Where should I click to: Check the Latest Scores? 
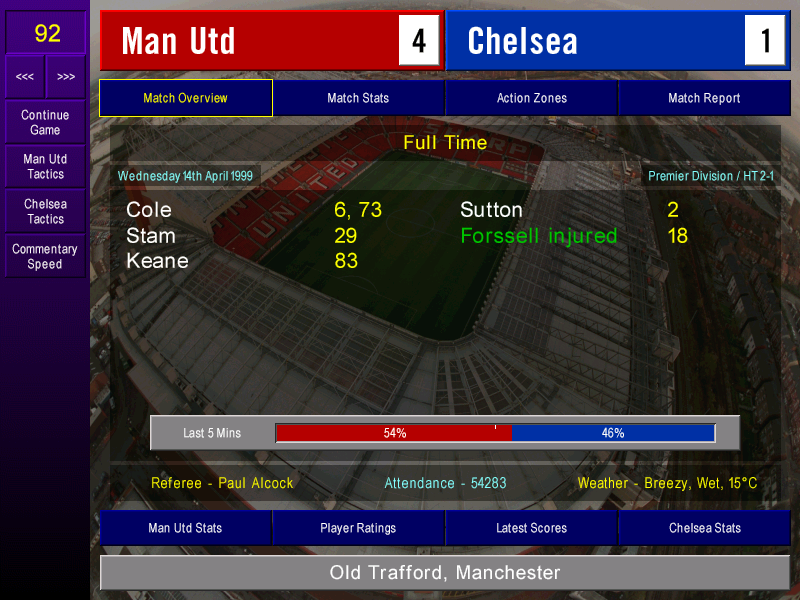pos(531,528)
